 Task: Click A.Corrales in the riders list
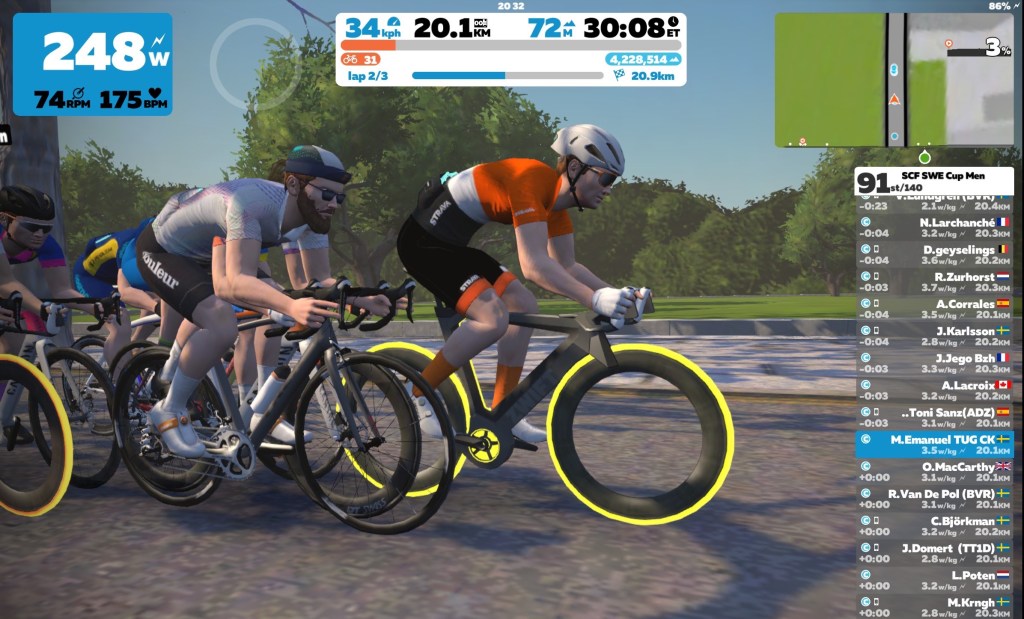coord(934,309)
